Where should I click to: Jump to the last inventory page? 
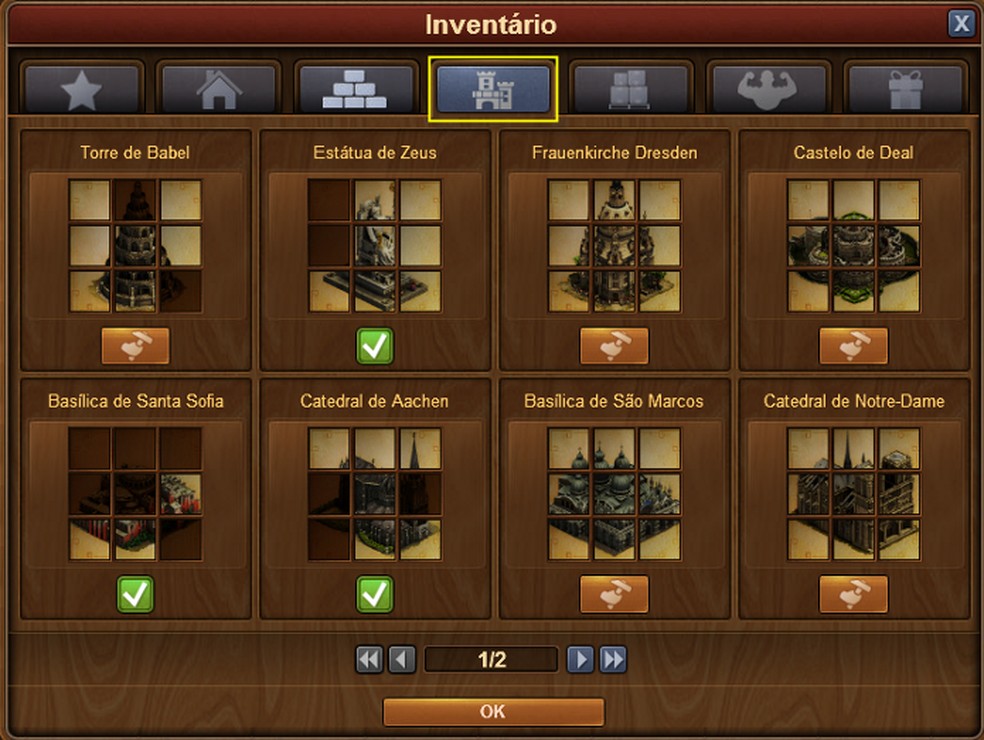[x=613, y=659]
